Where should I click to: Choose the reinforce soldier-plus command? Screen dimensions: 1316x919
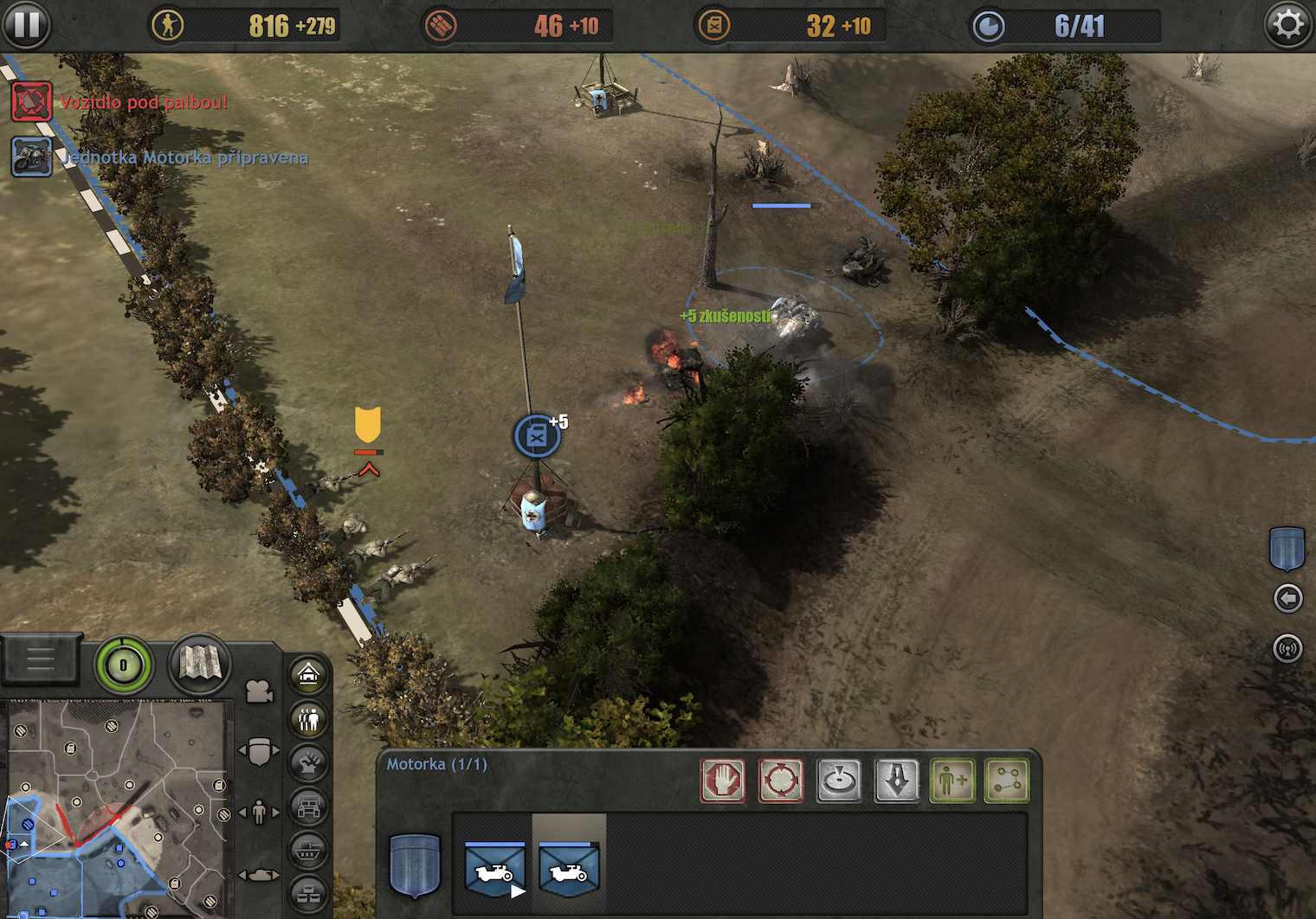[x=952, y=781]
